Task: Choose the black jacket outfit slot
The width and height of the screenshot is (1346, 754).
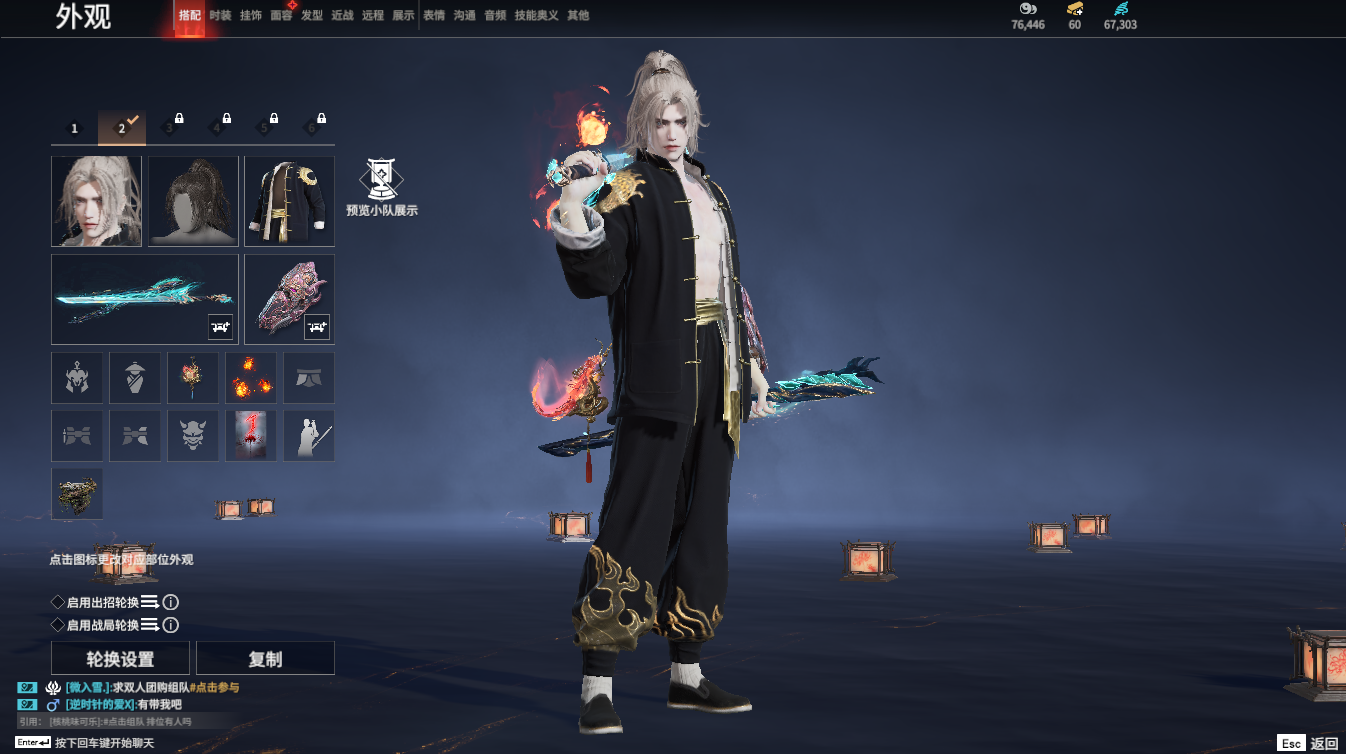Action: (x=289, y=201)
